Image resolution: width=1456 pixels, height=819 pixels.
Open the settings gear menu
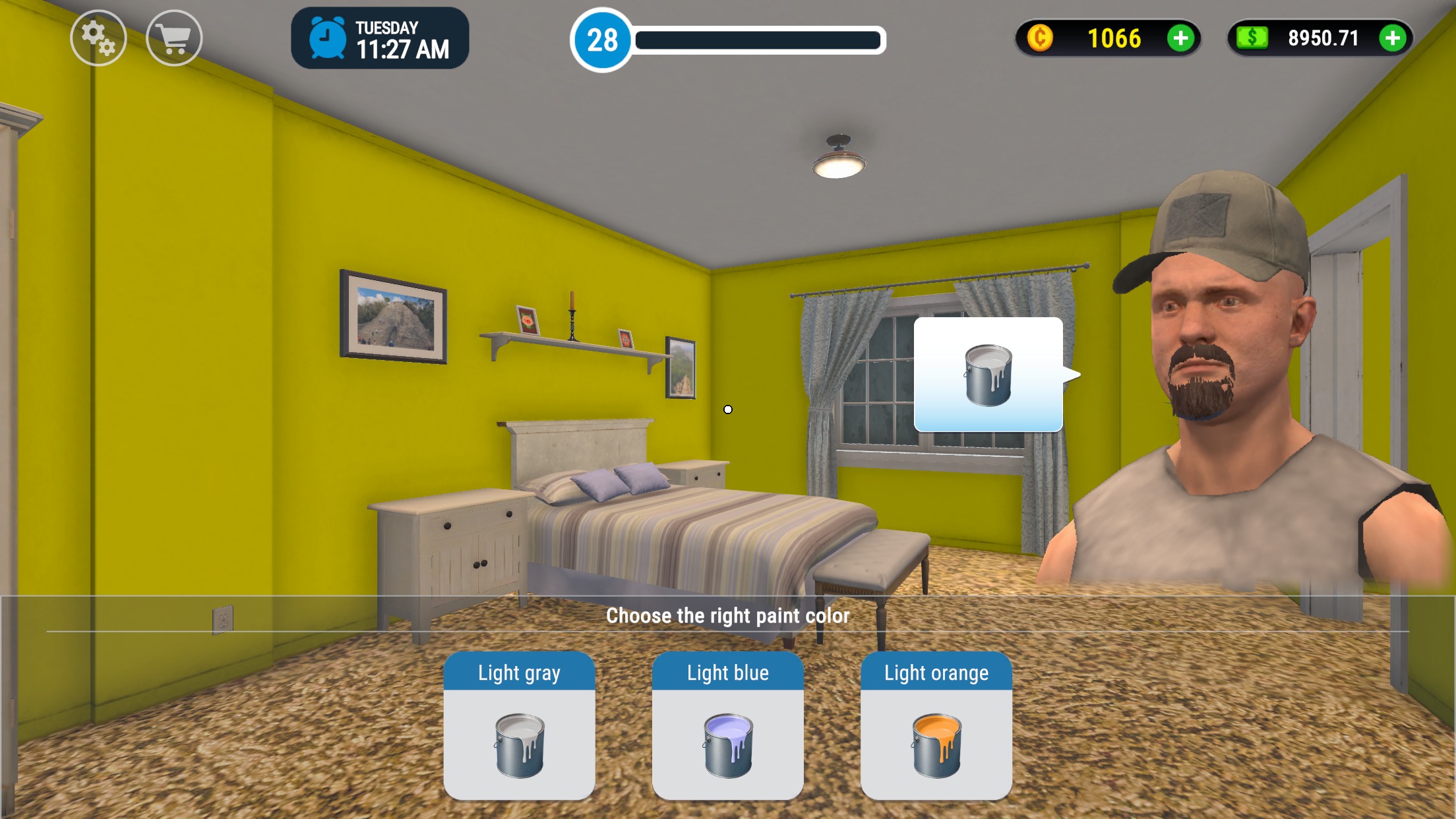pyautogui.click(x=98, y=38)
